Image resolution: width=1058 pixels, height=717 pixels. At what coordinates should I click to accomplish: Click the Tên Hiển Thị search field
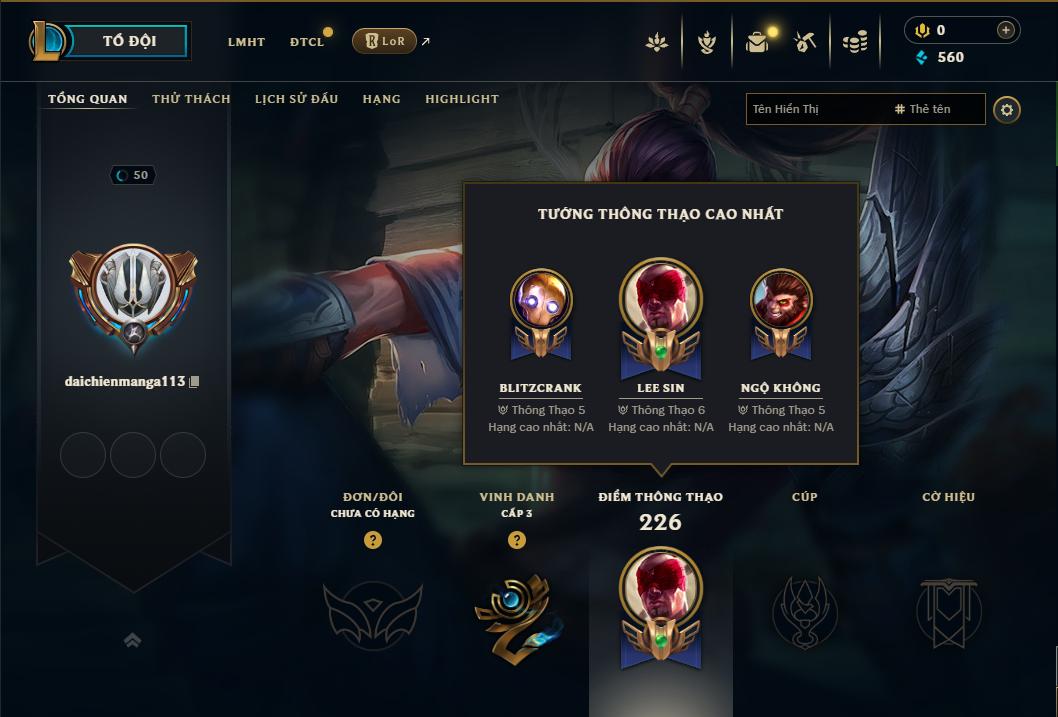coord(815,109)
